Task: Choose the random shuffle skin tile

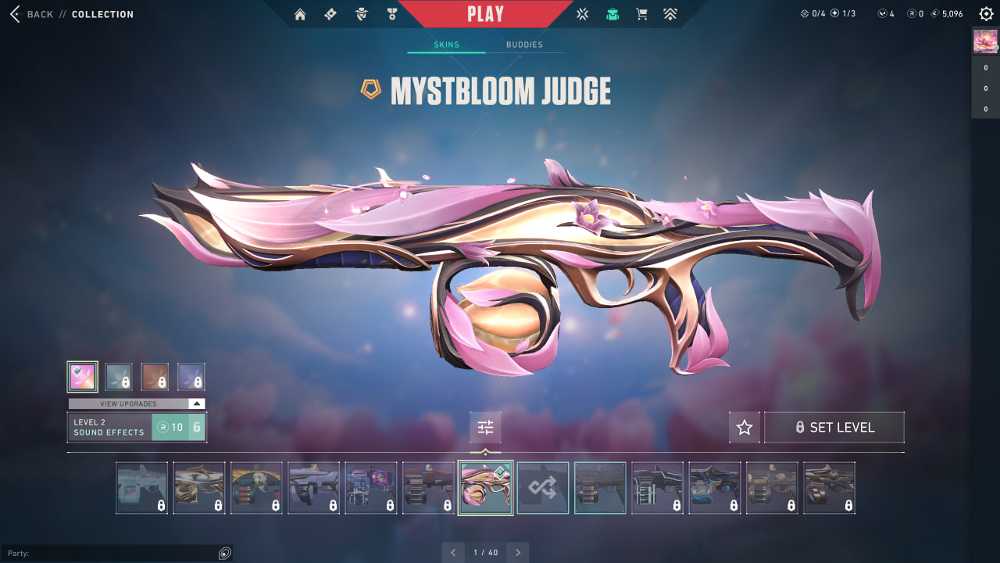Action: (x=543, y=488)
